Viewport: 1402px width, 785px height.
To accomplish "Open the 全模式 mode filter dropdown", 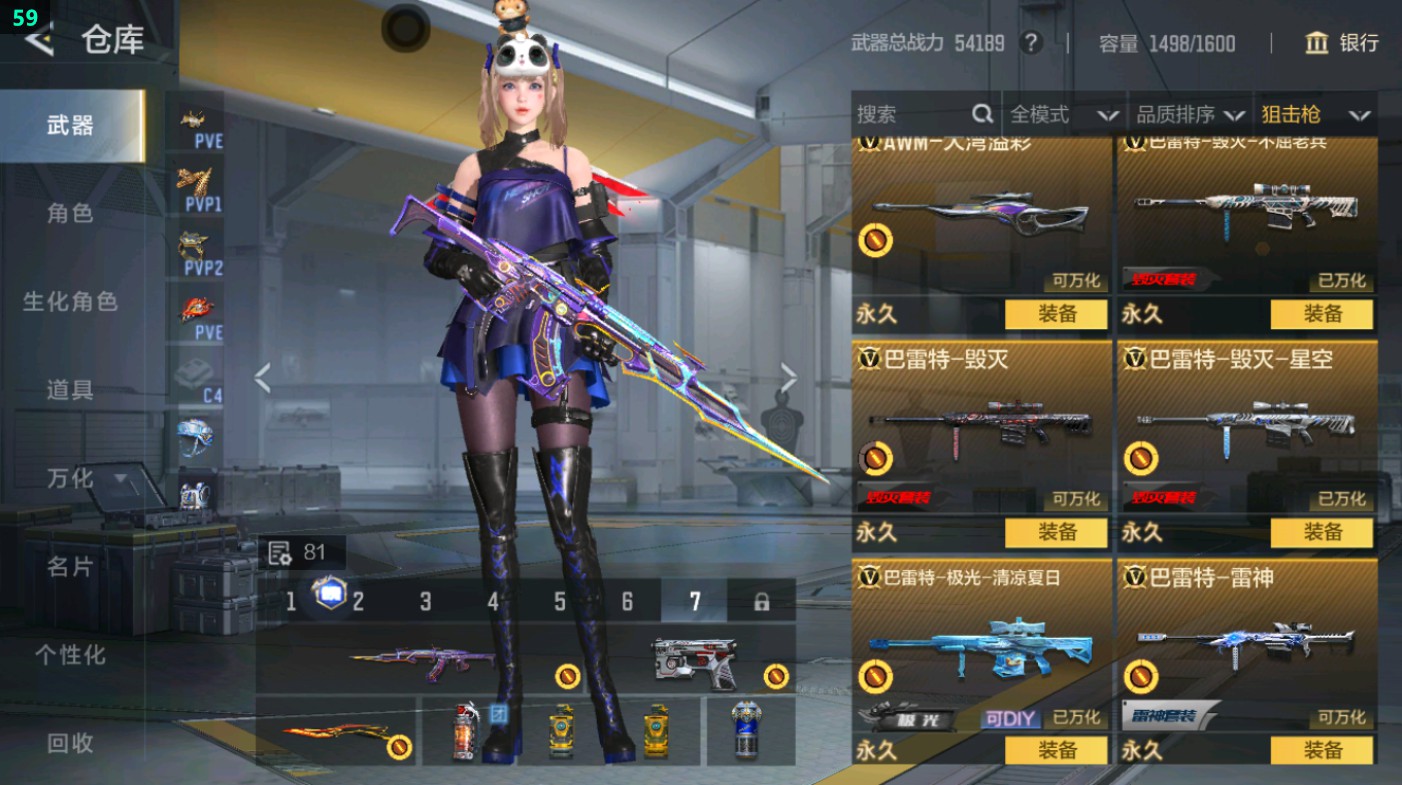I will point(1063,115).
